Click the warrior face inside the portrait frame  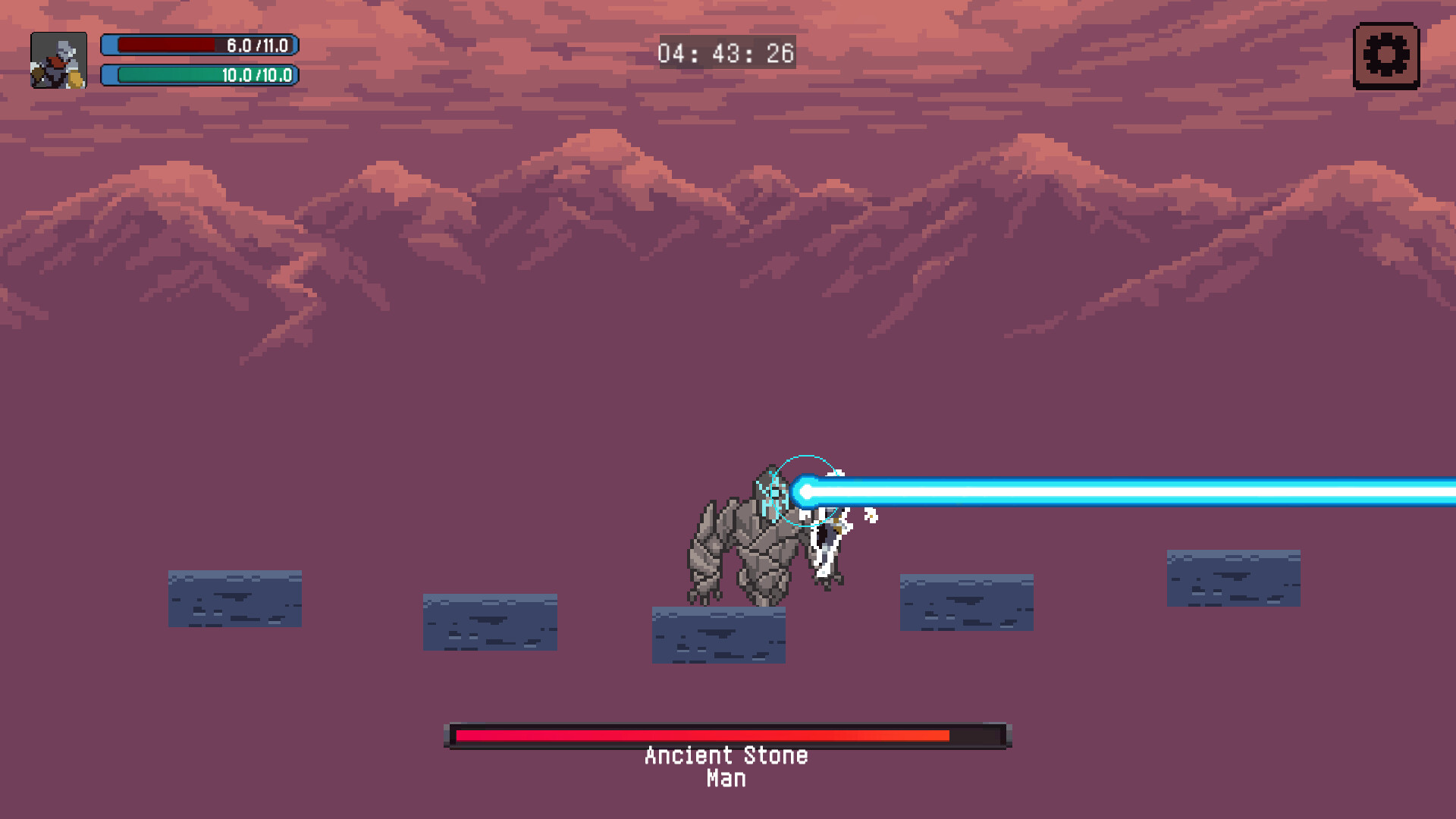point(59,61)
